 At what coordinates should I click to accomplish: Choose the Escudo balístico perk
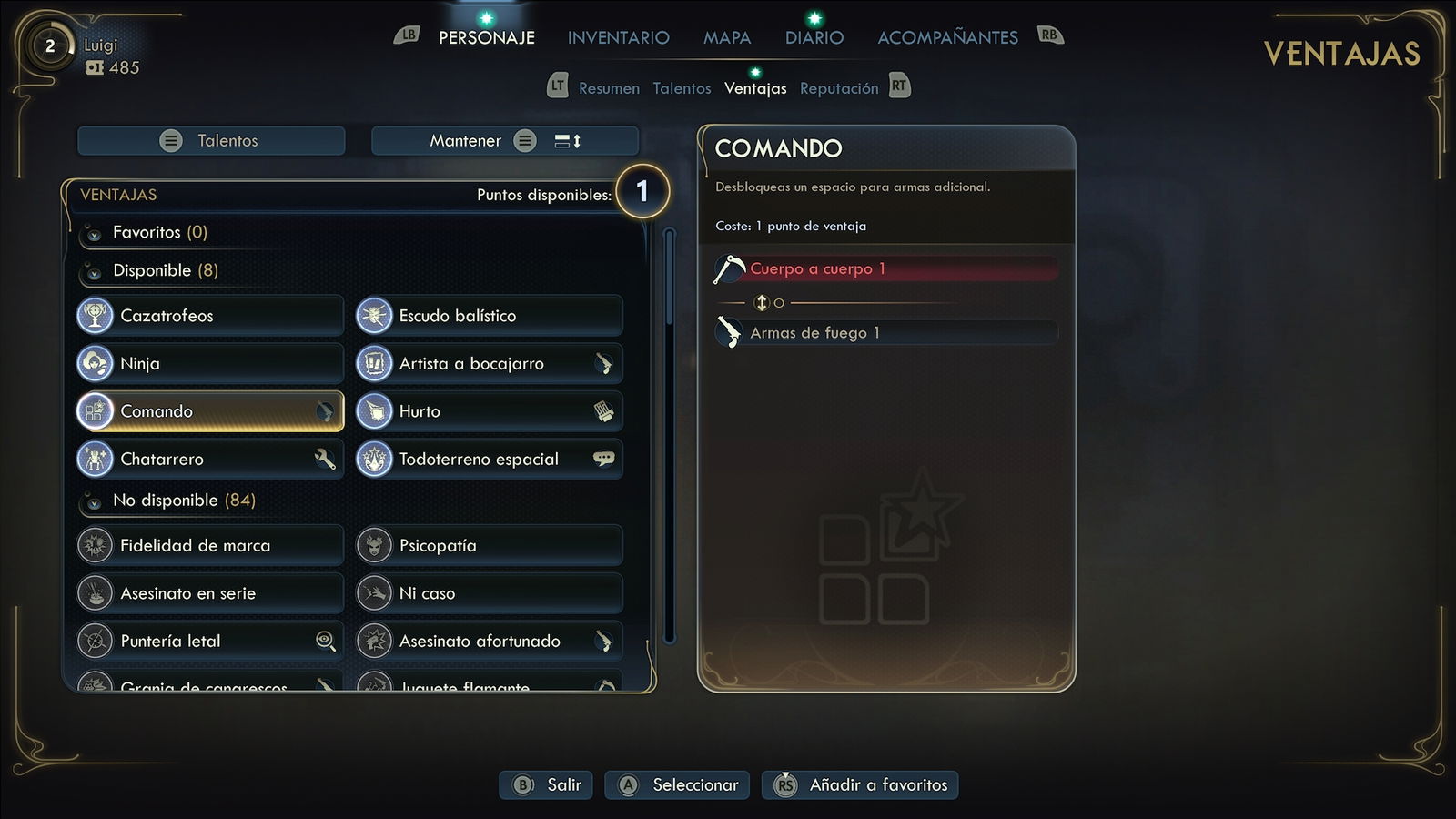click(x=489, y=316)
